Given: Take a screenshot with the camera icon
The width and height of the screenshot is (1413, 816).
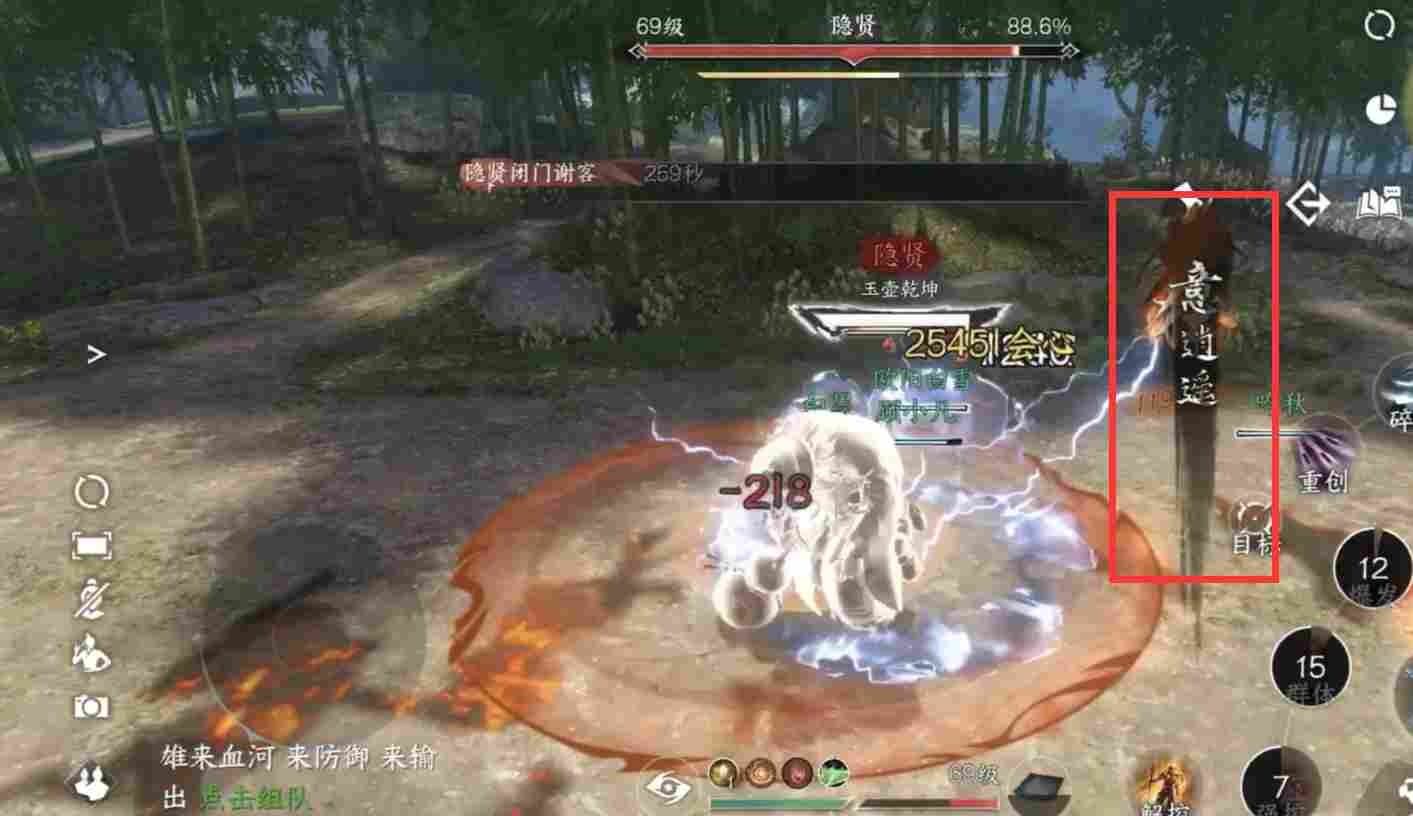Looking at the screenshot, I should click(x=92, y=705).
